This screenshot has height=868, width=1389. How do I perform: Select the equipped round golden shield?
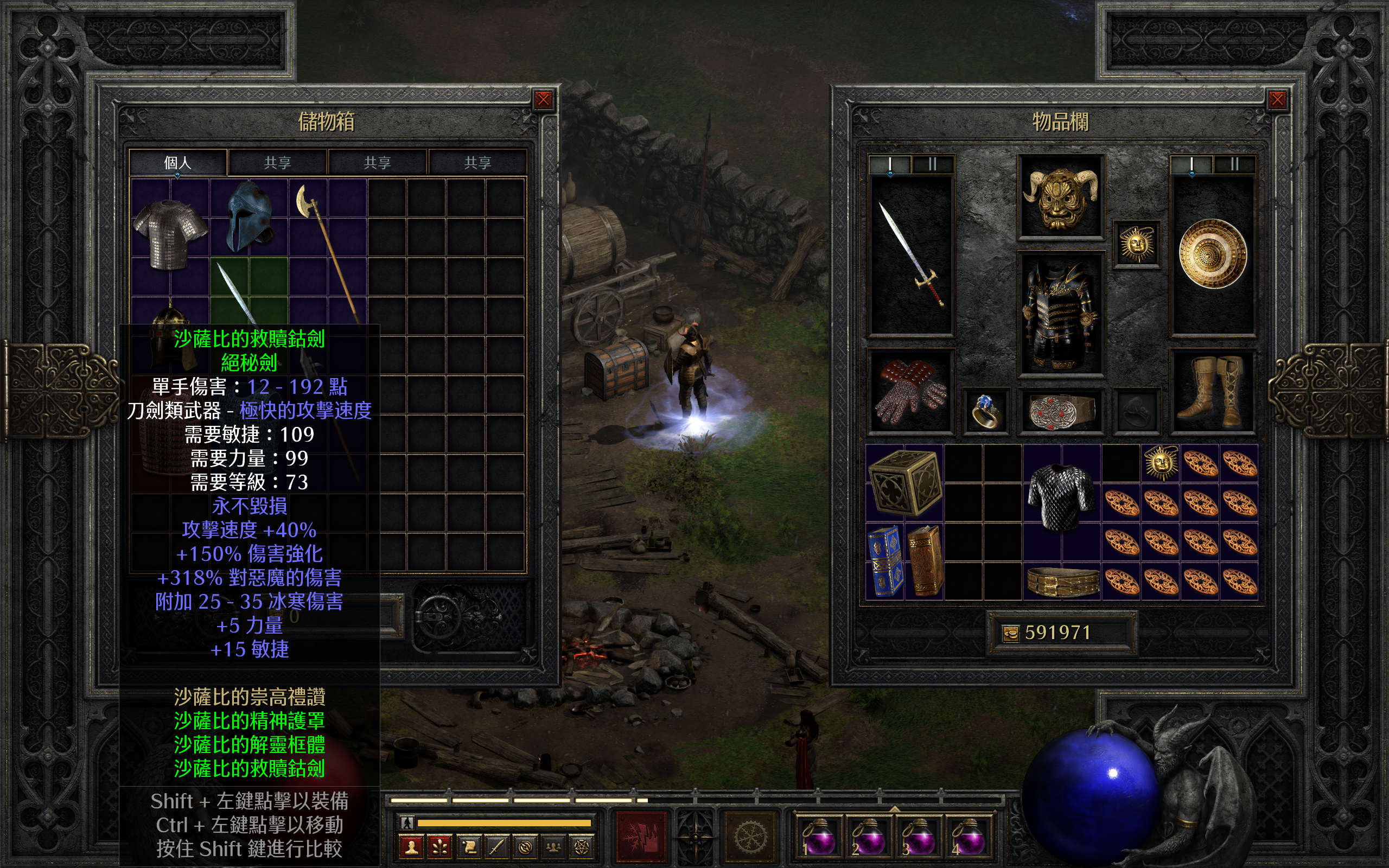(1213, 254)
